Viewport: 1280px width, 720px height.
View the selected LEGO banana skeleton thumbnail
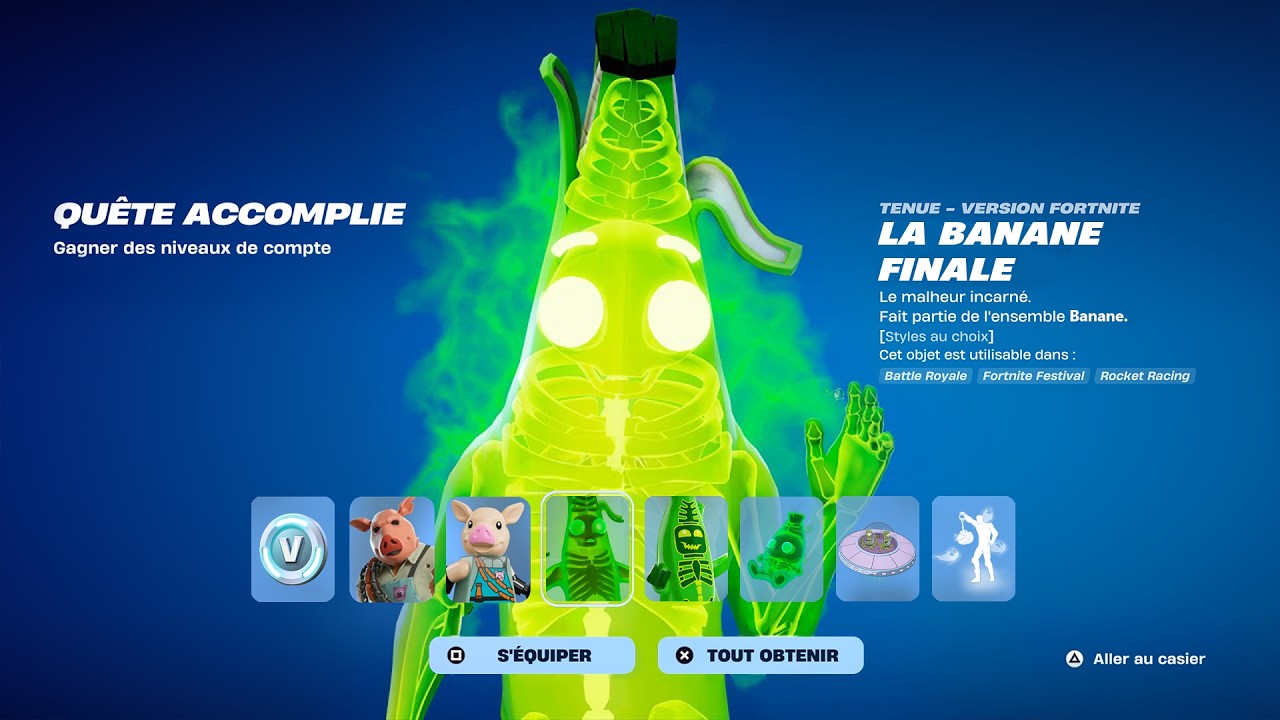(x=587, y=548)
